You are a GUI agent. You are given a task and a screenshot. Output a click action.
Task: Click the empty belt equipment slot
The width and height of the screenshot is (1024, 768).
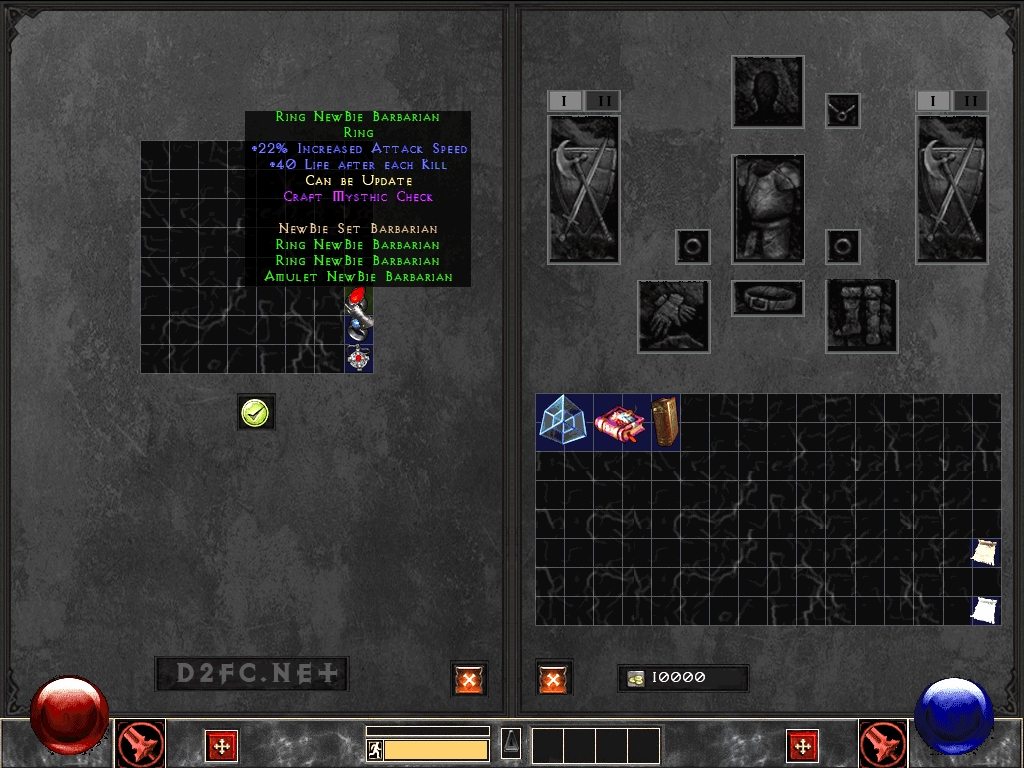[x=767, y=298]
